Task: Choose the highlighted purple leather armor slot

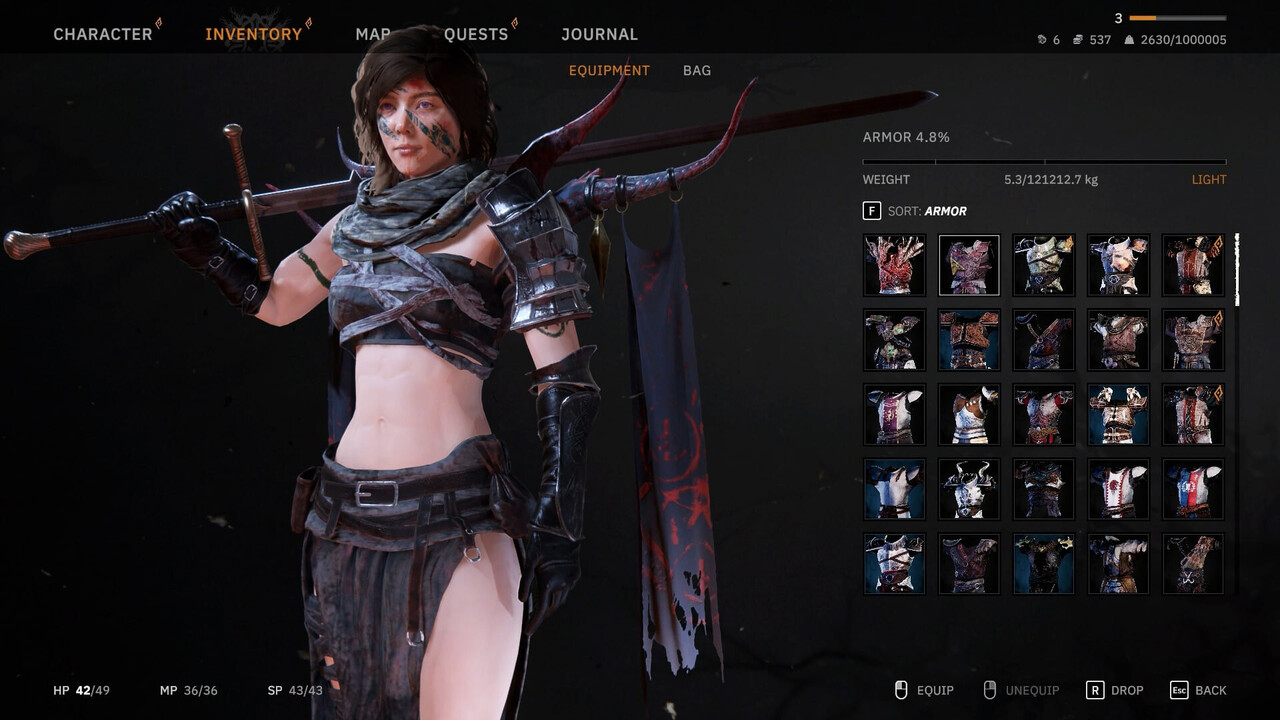Action: coord(969,265)
